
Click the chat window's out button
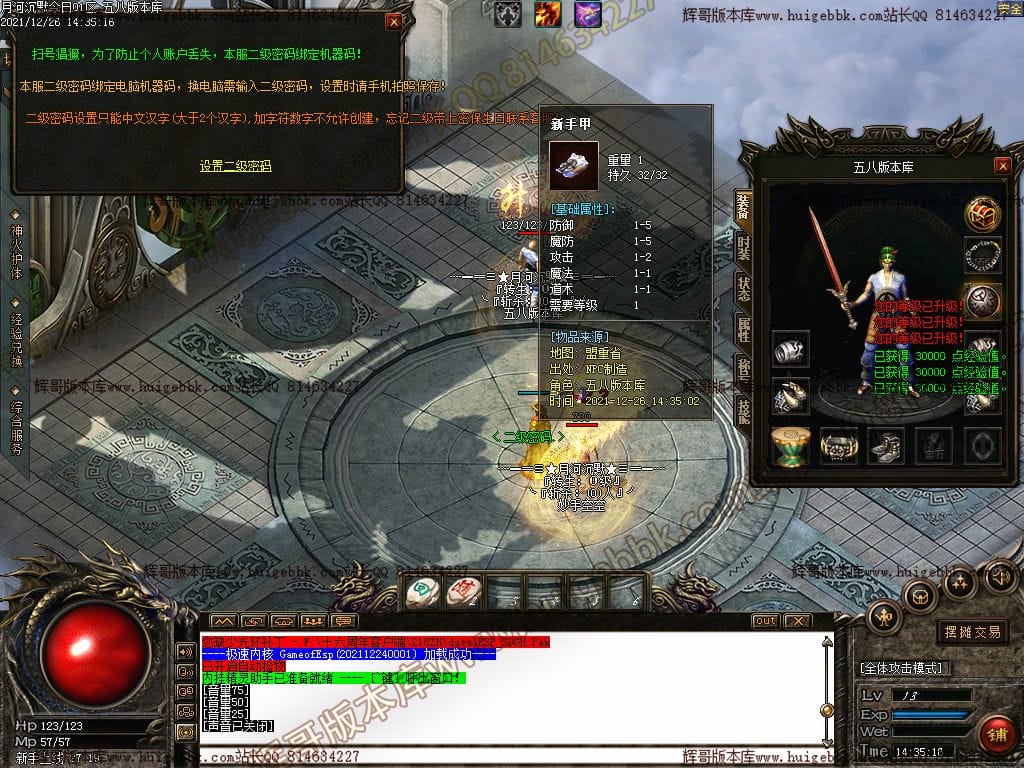click(765, 621)
